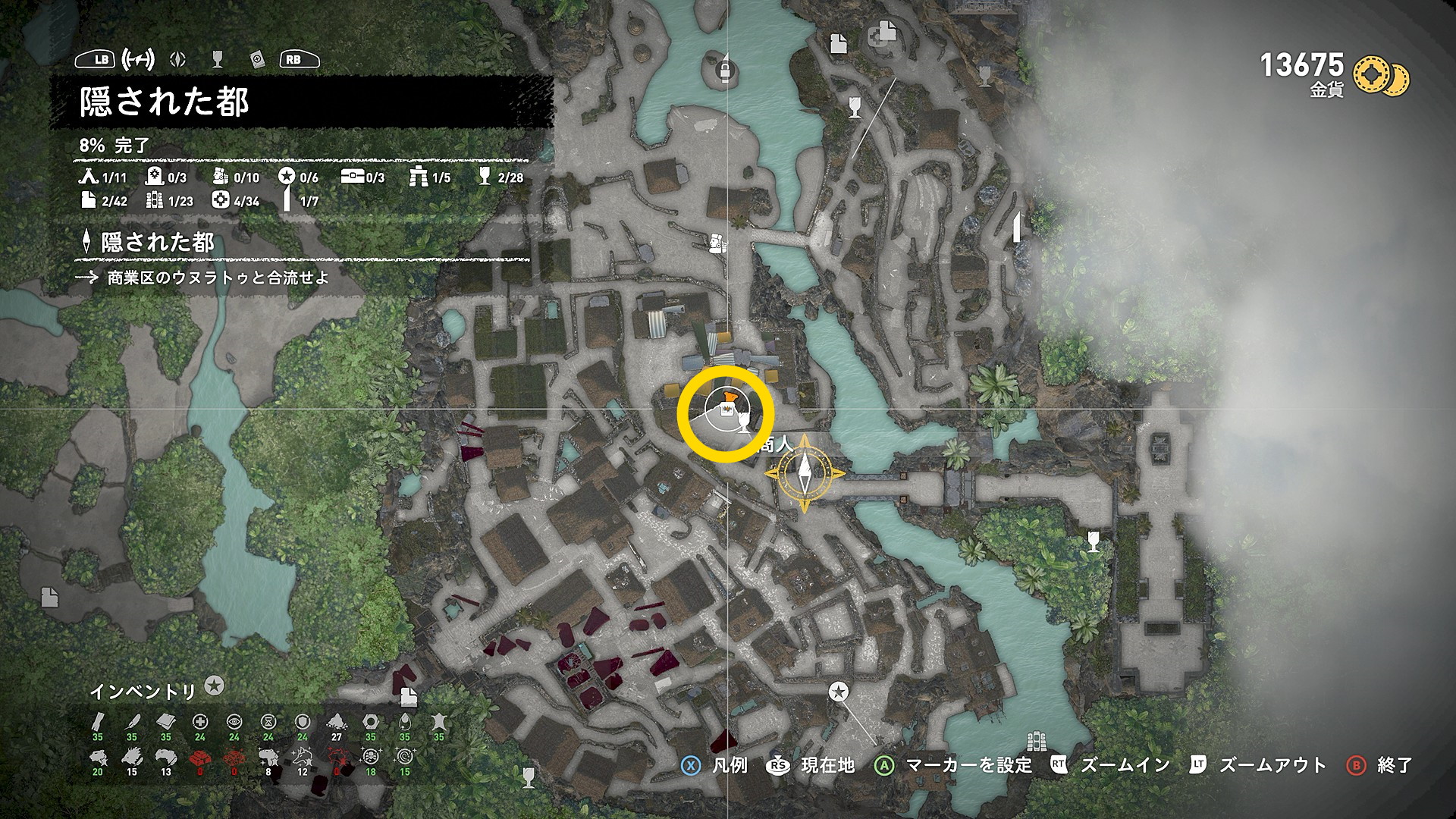Image resolution: width=1456 pixels, height=819 pixels.
Task: Select the eye perception herb icon
Action: (x=234, y=721)
